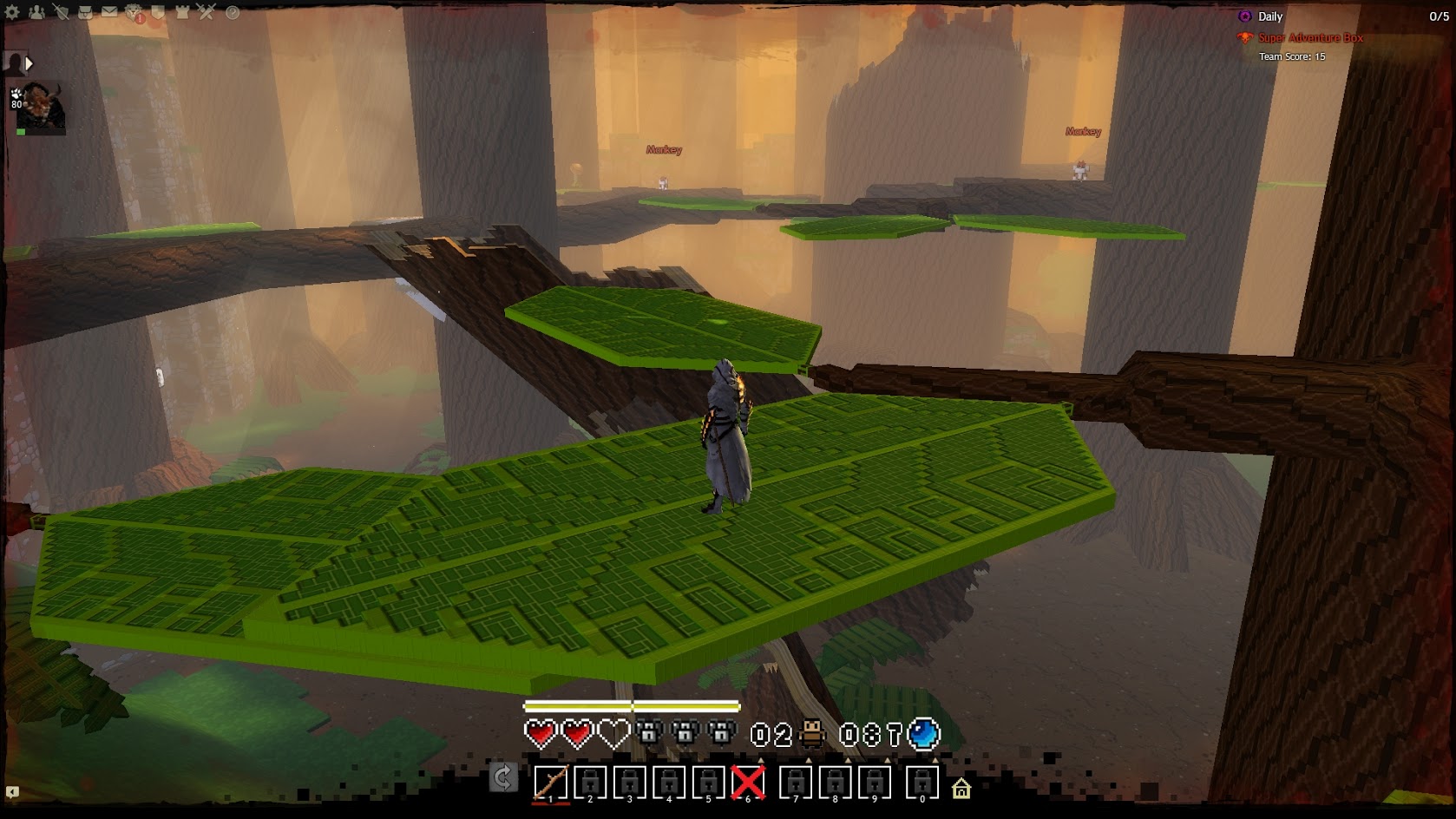Click the small arrow in bottom-left corner

tap(12, 791)
